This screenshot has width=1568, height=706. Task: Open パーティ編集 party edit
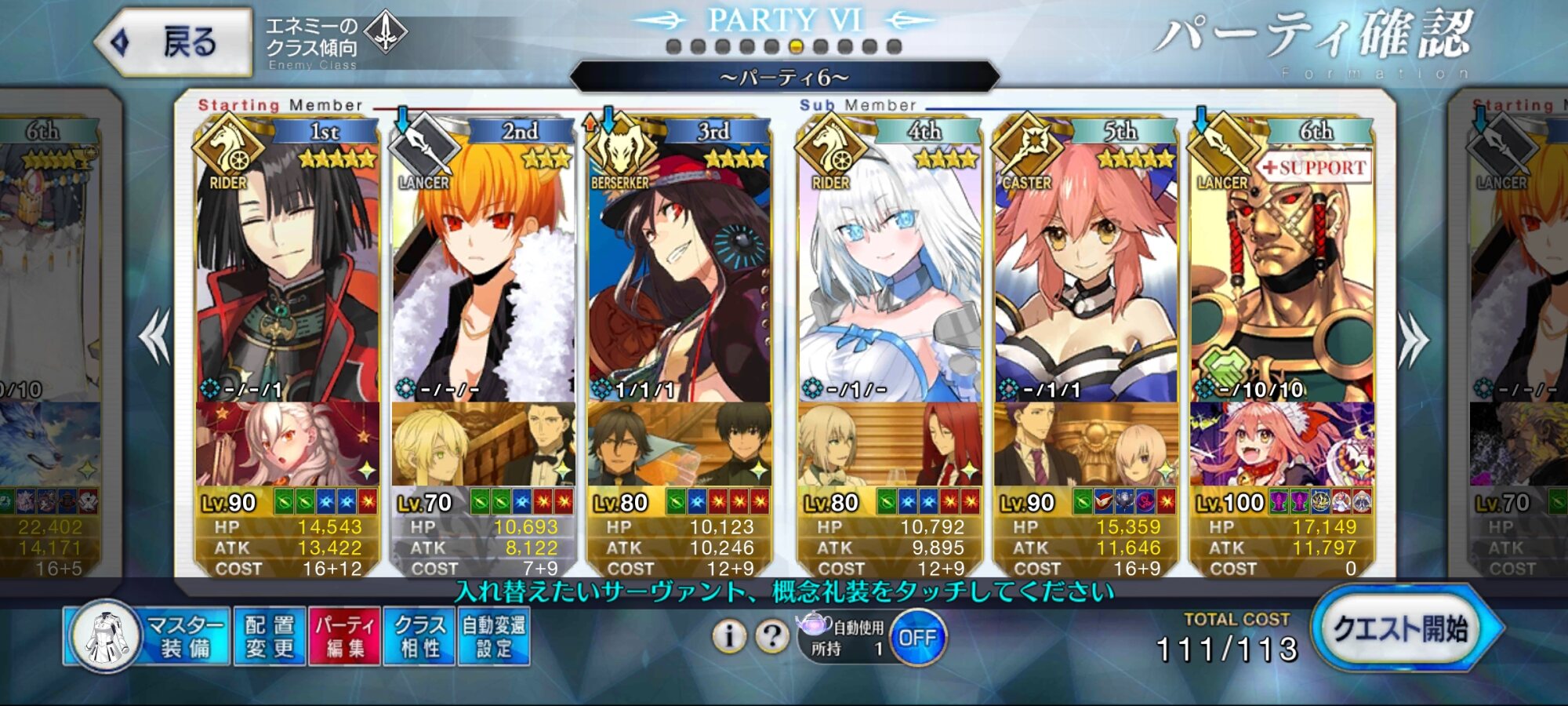coord(345,636)
